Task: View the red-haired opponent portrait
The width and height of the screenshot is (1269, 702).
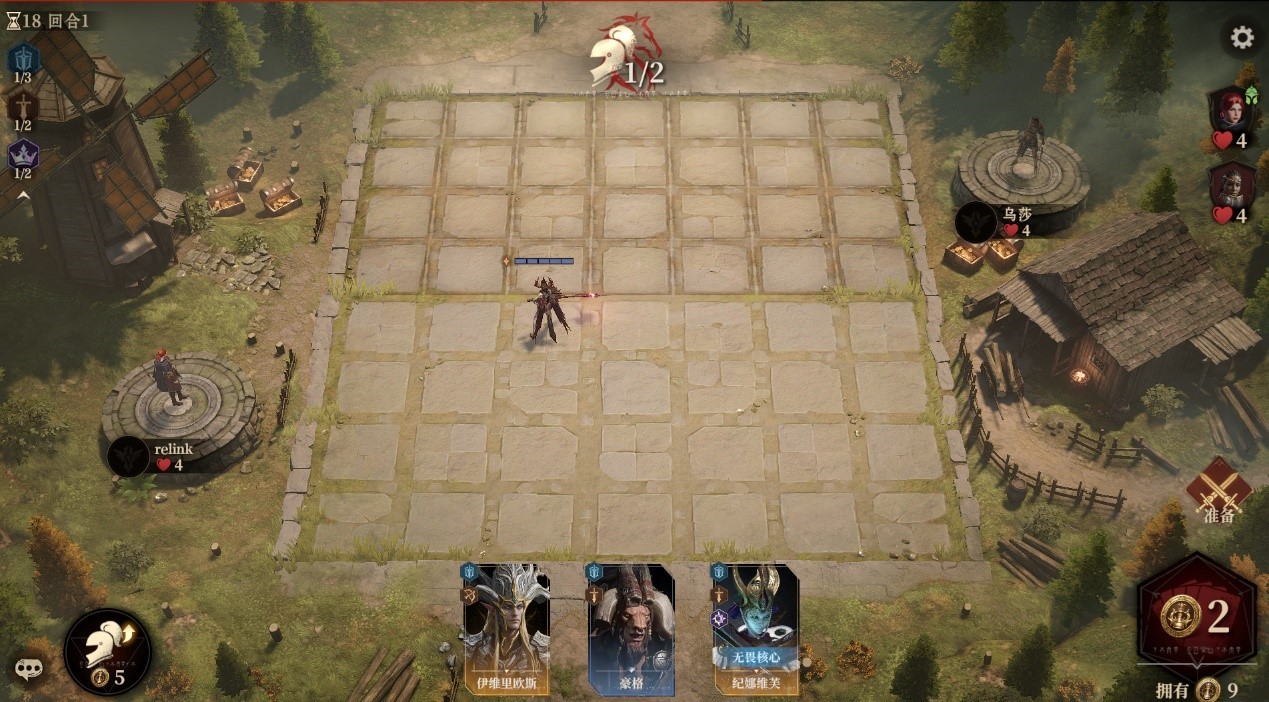Action: coord(1229,108)
